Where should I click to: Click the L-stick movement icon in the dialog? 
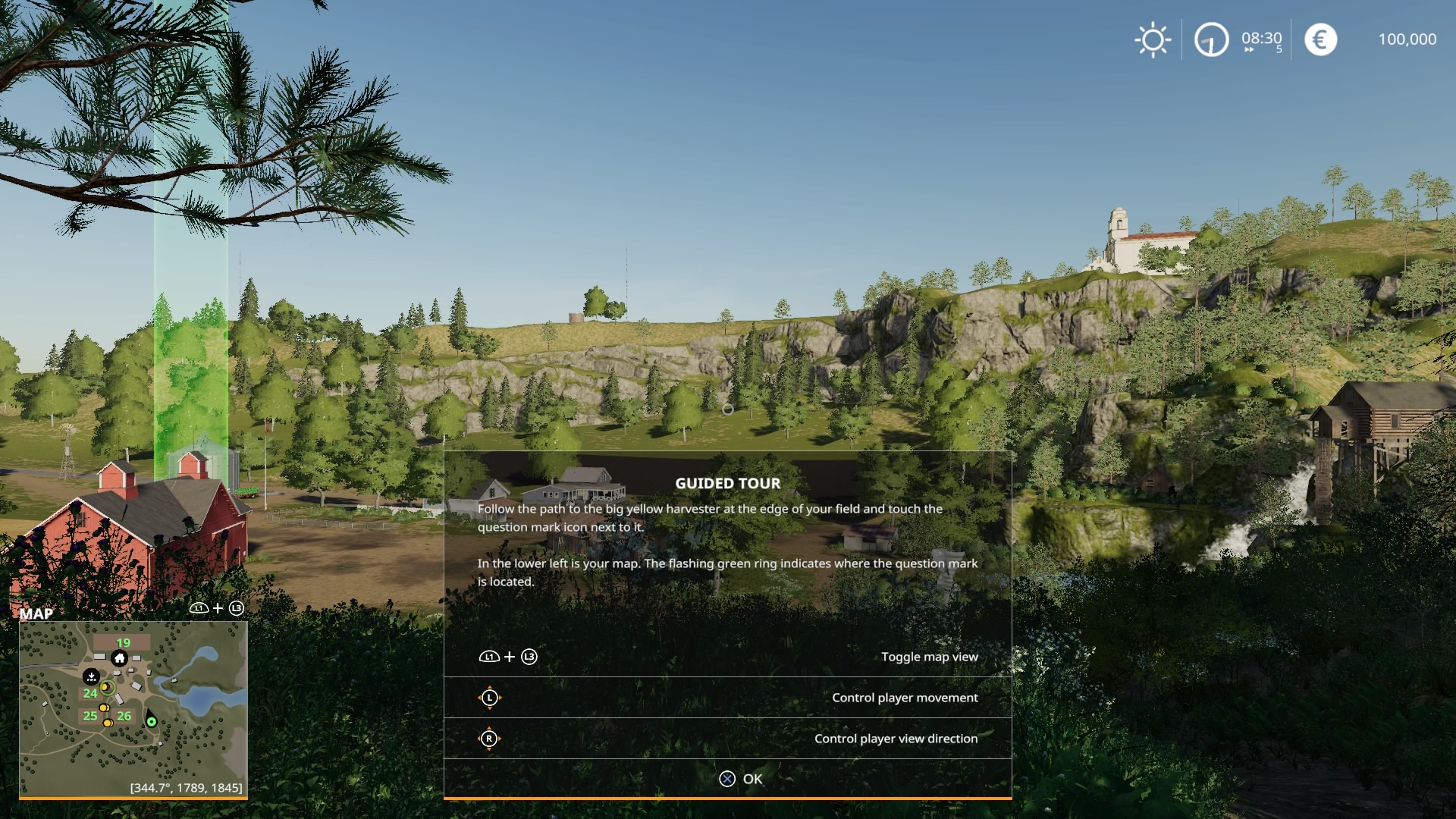(491, 698)
